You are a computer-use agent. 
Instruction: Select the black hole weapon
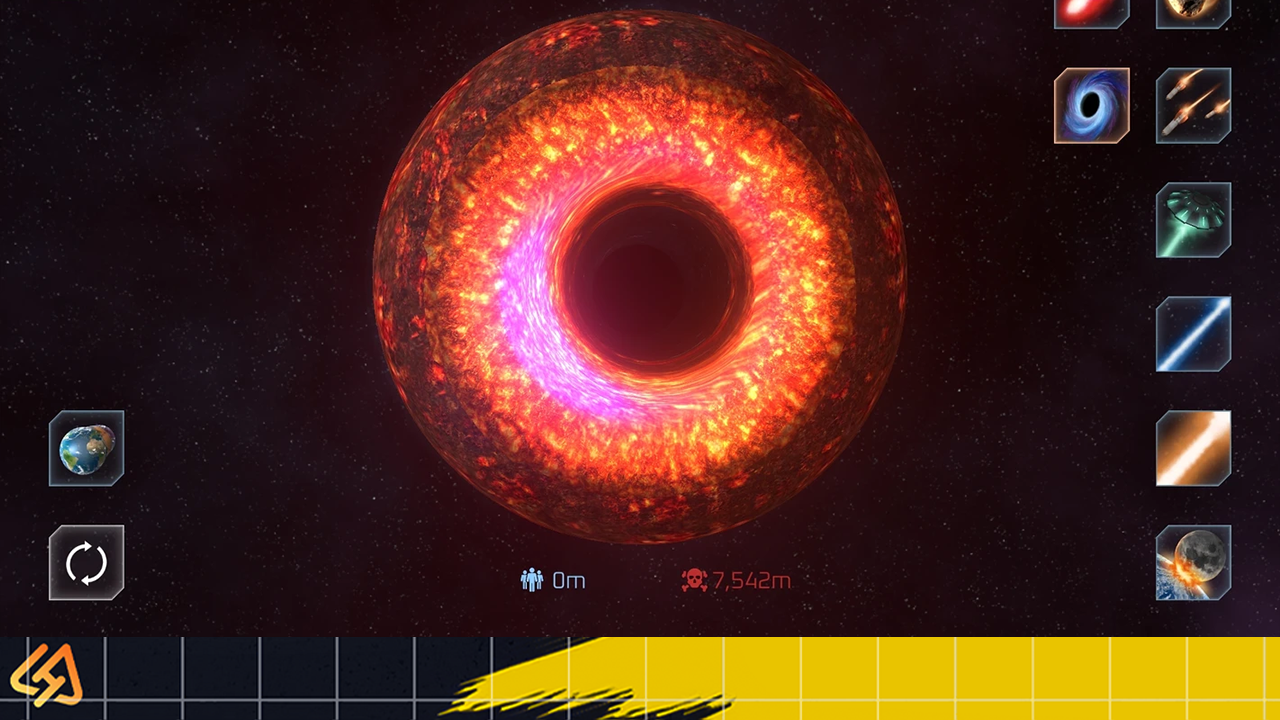[1091, 105]
